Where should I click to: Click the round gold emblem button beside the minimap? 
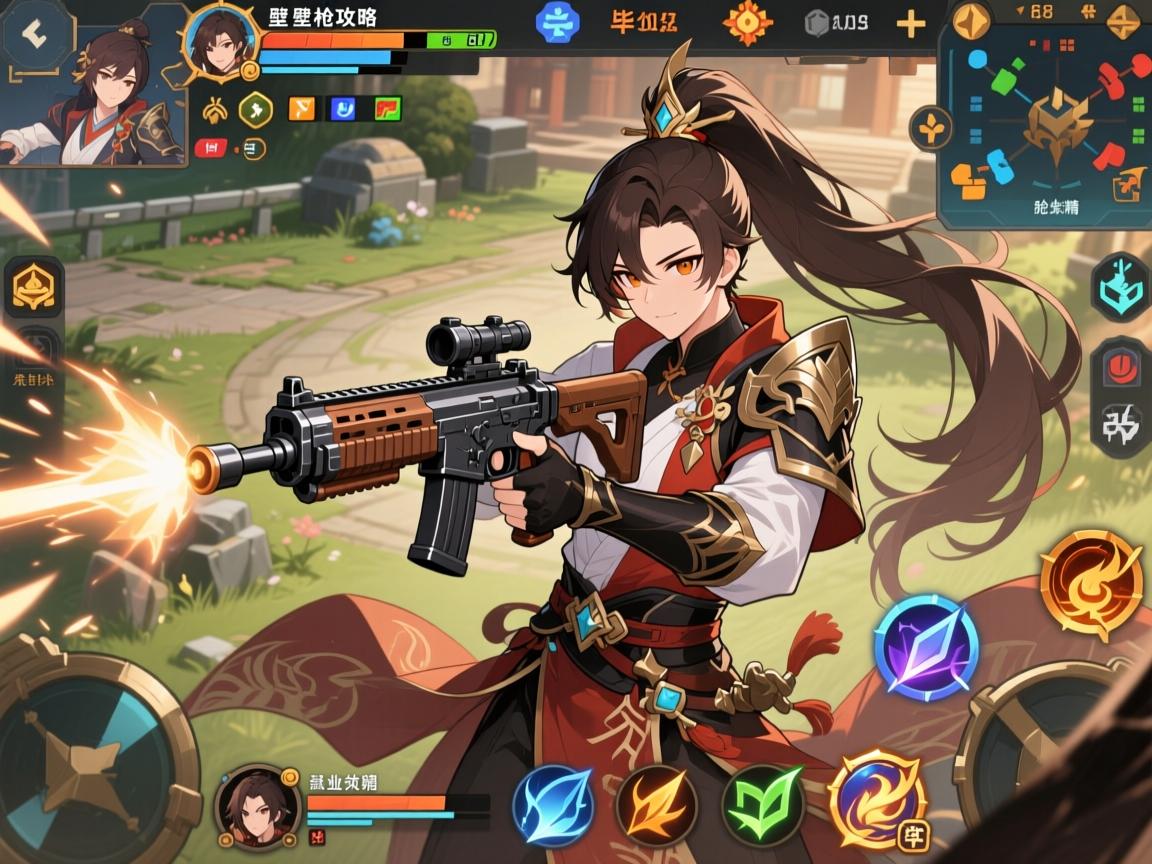tap(930, 128)
